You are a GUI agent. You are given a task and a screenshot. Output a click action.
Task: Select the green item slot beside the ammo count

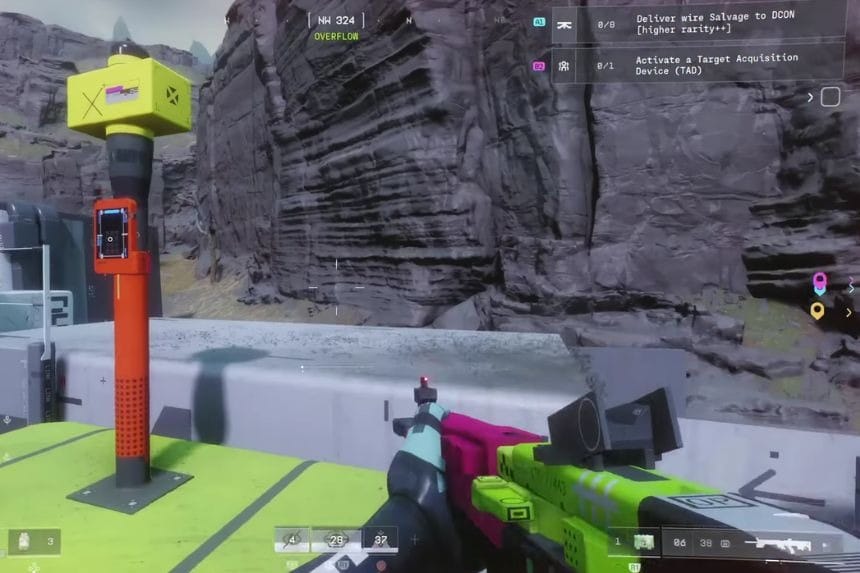tap(644, 542)
